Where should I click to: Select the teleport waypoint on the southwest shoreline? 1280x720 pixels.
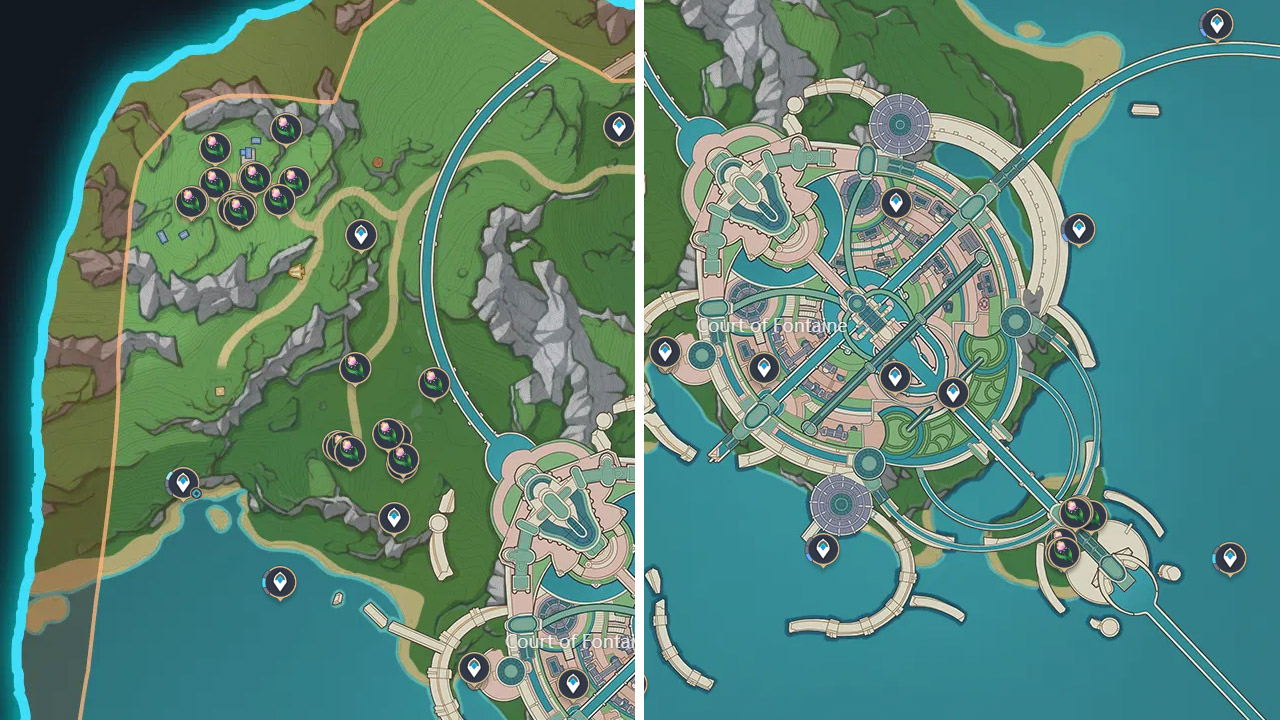(184, 484)
